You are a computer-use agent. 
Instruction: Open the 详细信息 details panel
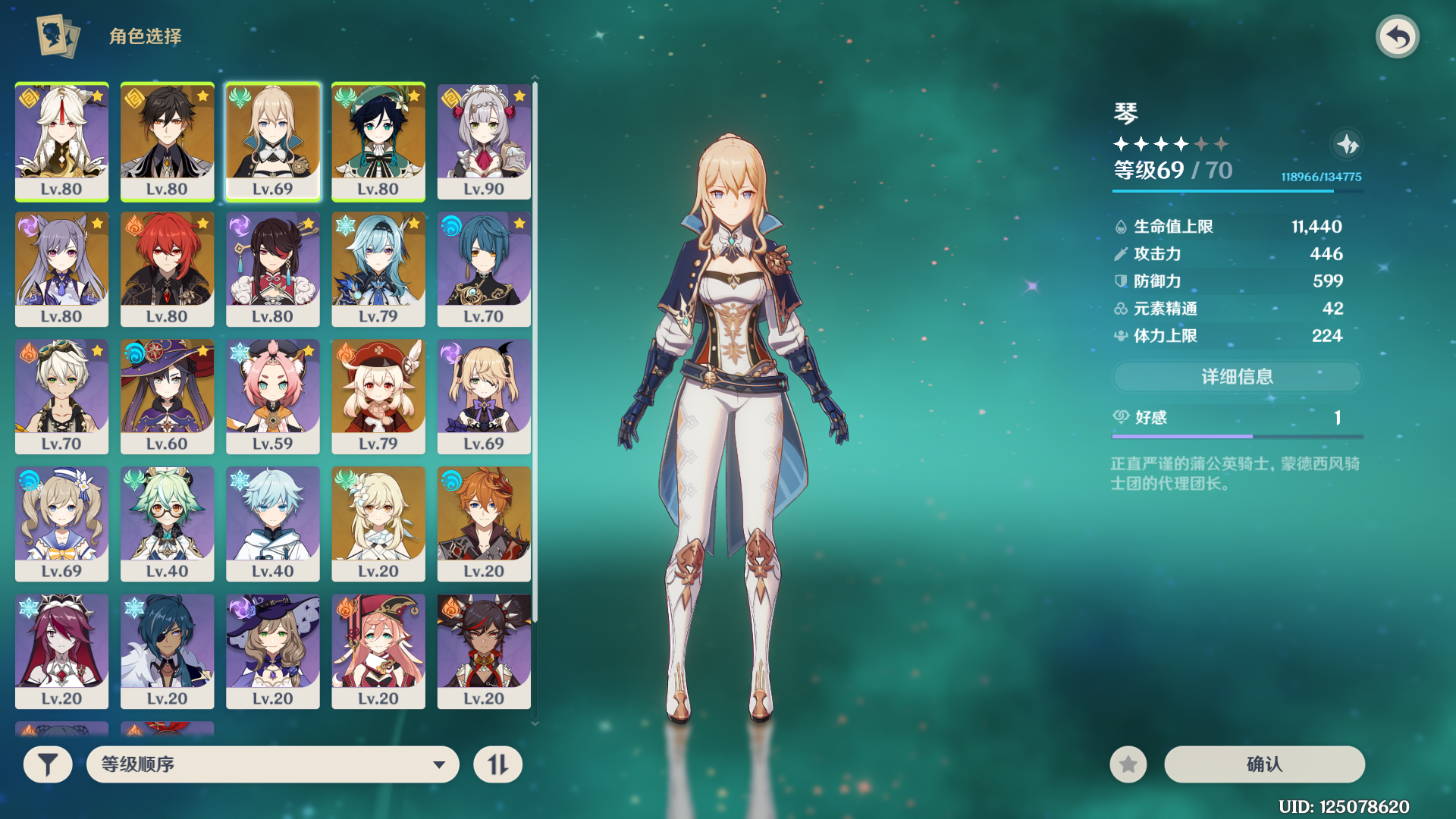tap(1237, 377)
